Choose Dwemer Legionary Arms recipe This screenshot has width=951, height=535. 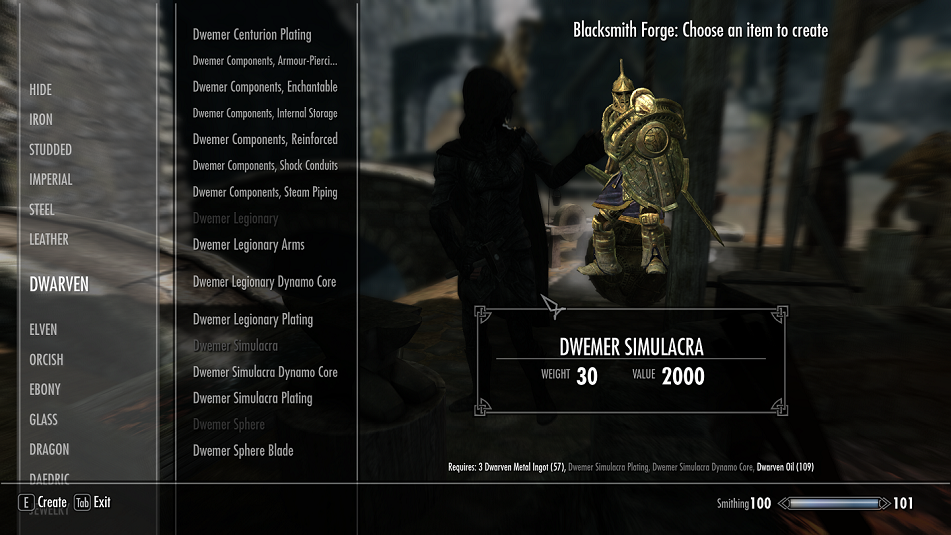[x=248, y=245]
